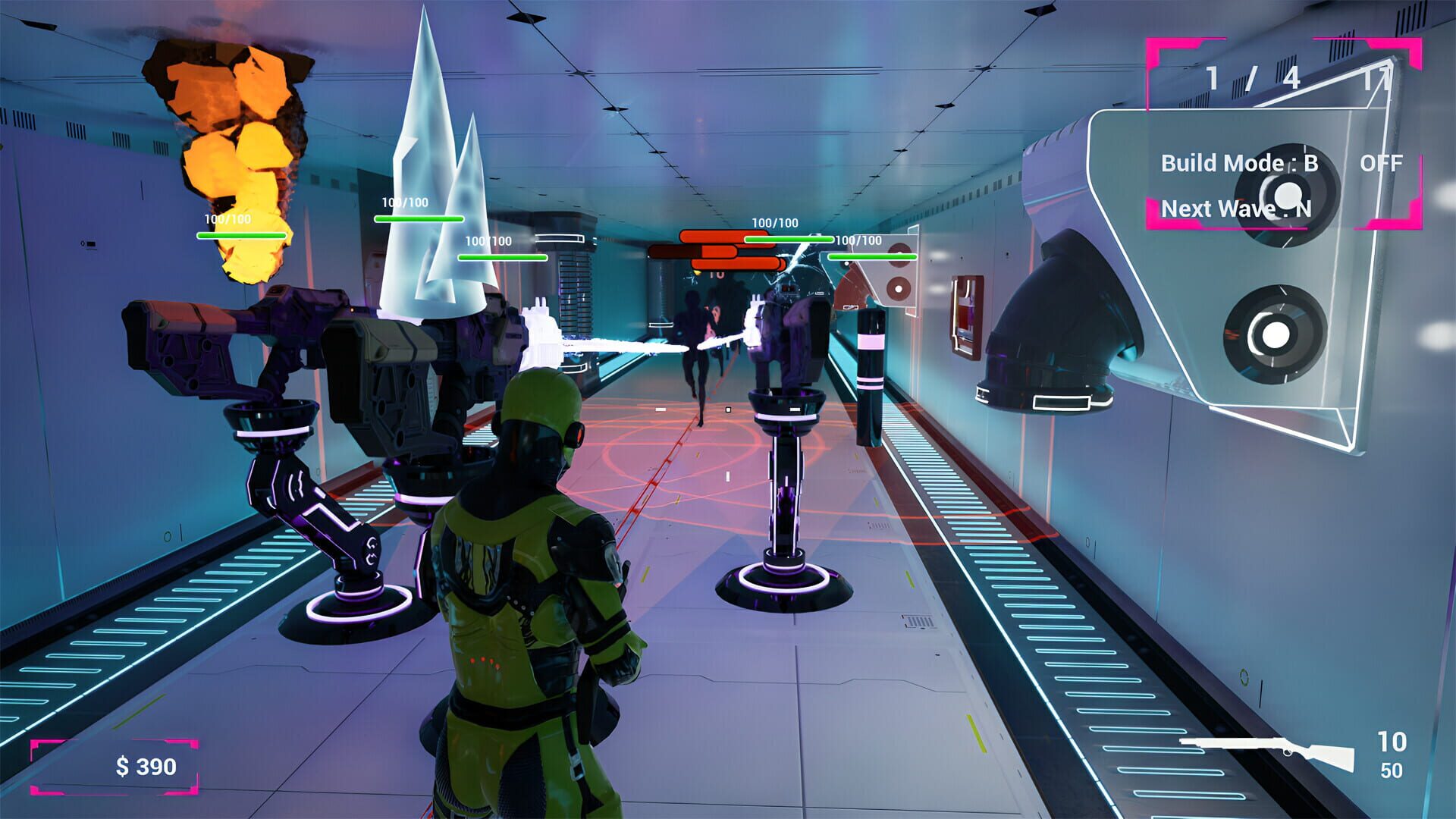Click the crosshair marker in the corridor center
1456x819 pixels.
click(x=728, y=409)
